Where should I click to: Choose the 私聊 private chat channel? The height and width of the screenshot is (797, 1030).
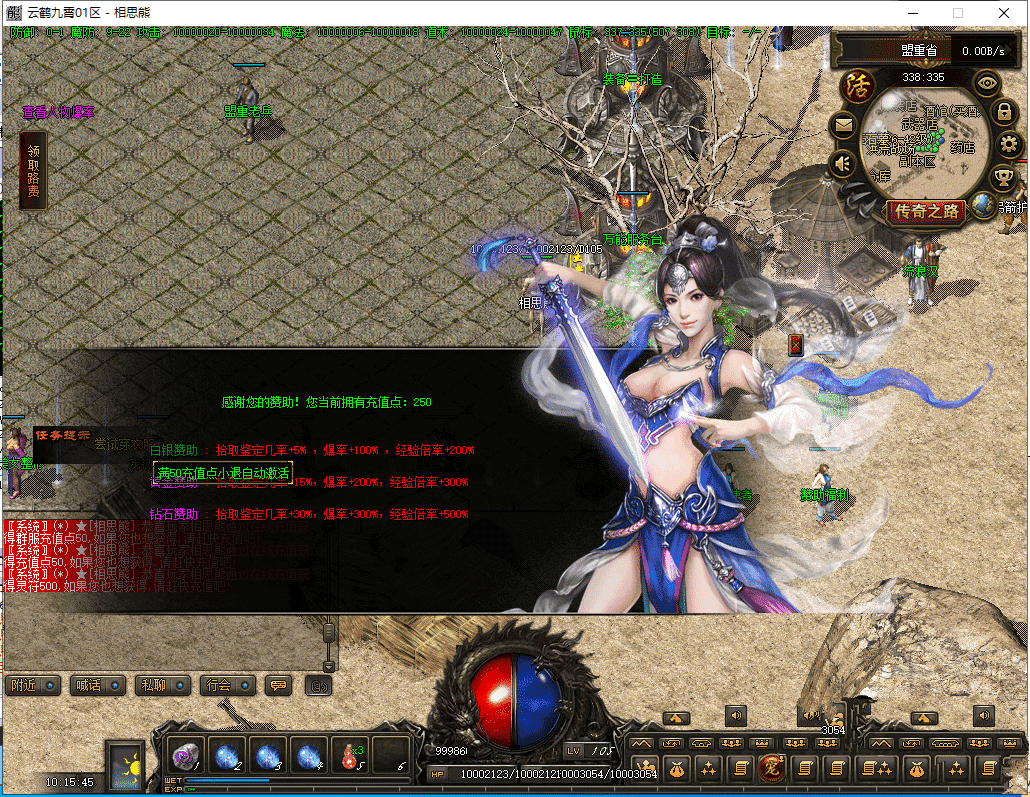click(162, 686)
